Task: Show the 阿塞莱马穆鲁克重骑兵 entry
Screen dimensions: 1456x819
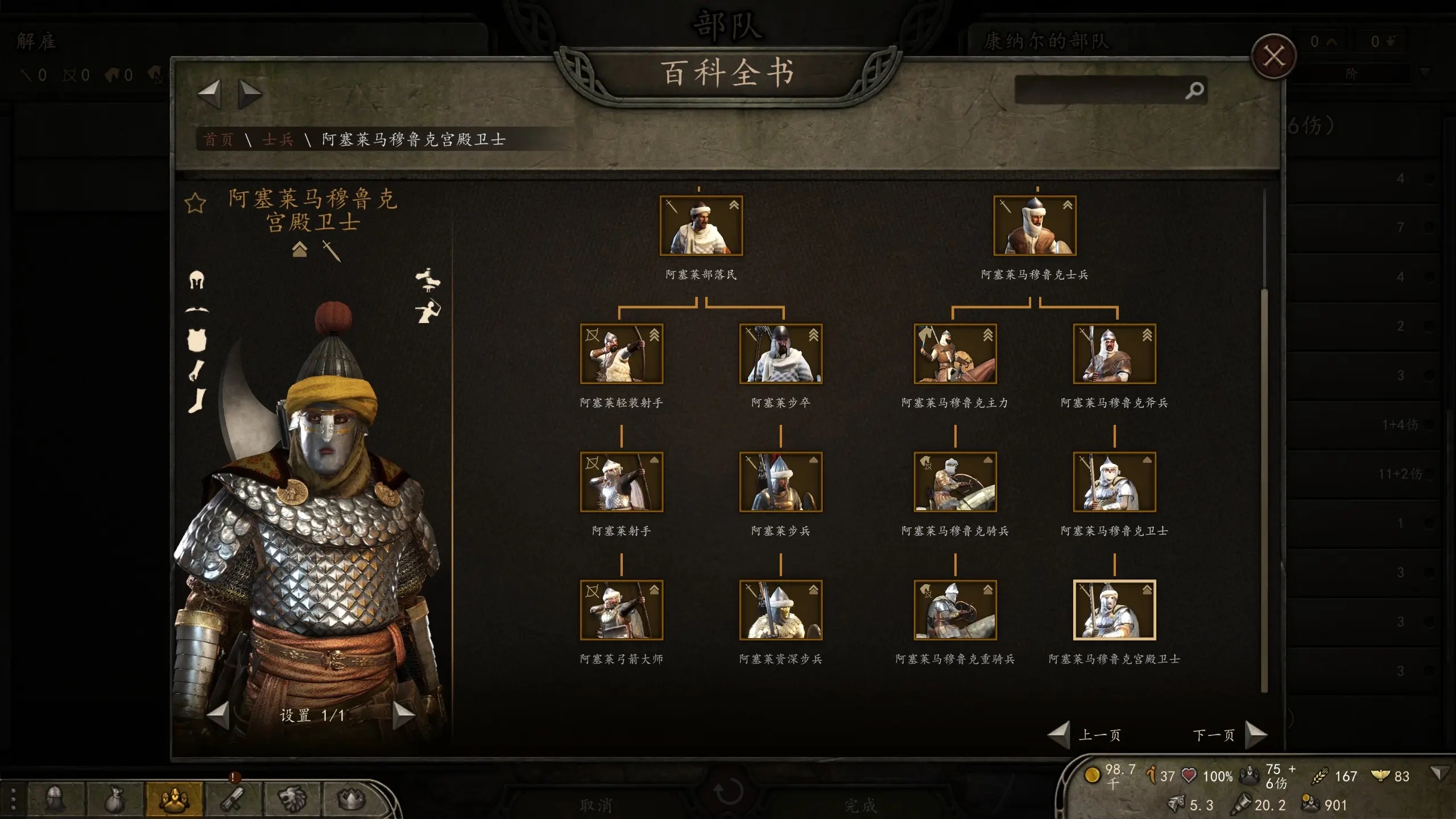Action: coord(955,610)
